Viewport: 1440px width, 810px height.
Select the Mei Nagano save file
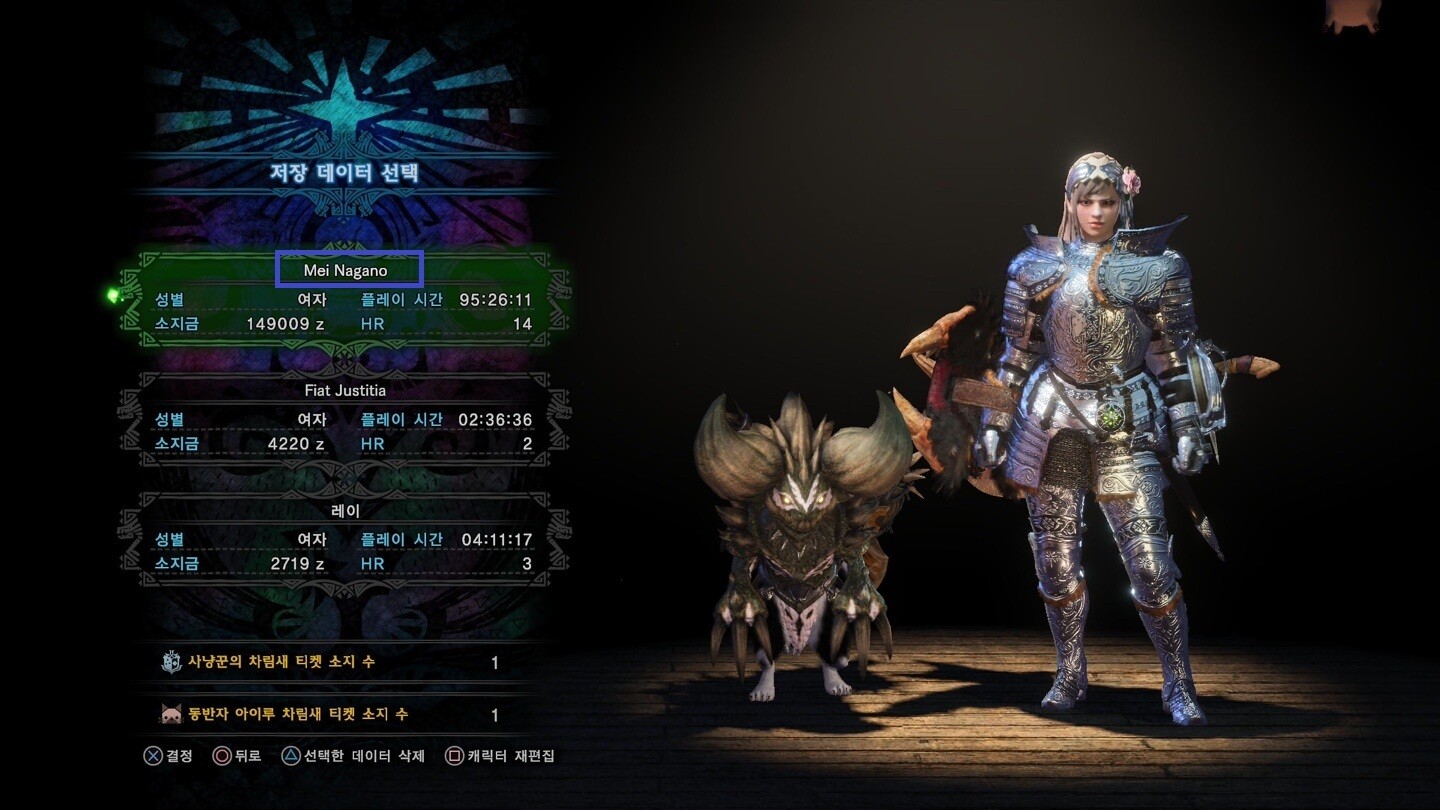pyautogui.click(x=345, y=298)
